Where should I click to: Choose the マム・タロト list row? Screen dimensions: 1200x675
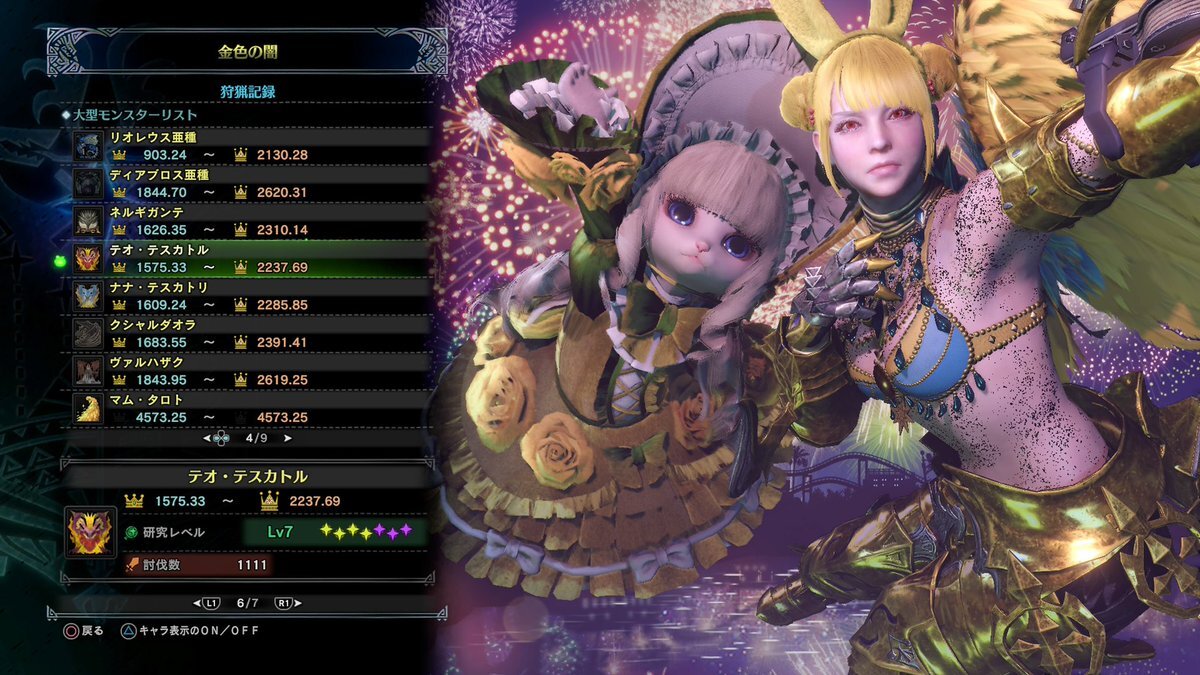click(250, 408)
